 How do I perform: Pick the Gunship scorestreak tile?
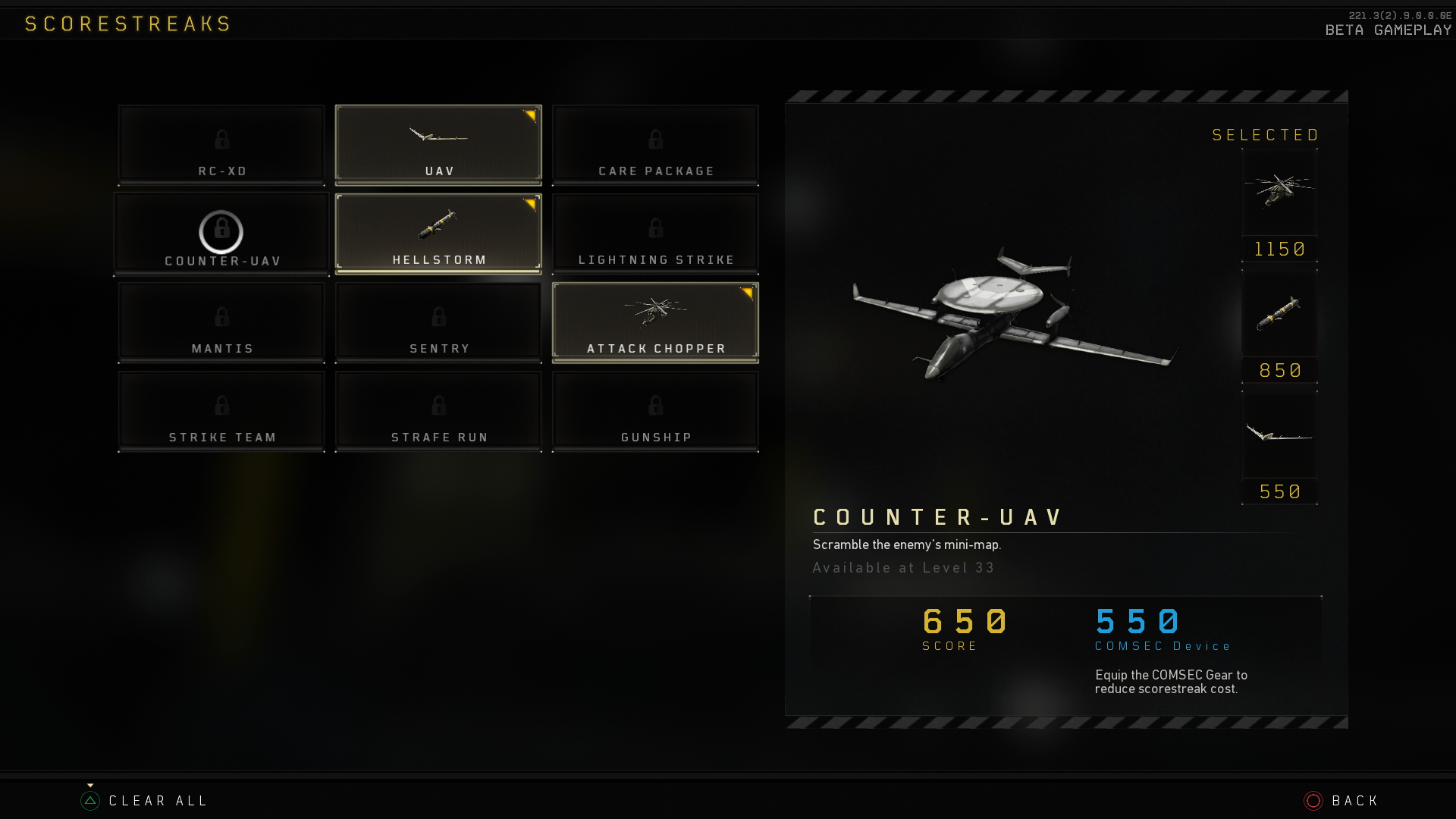pyautogui.click(x=655, y=411)
